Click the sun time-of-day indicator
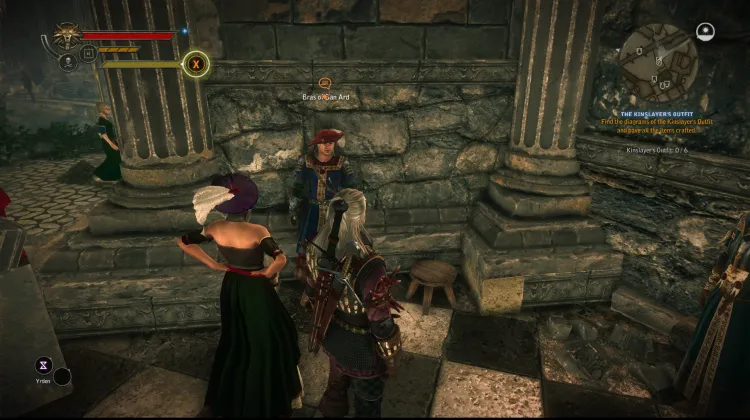This screenshot has width=750, height=420. coord(705,32)
